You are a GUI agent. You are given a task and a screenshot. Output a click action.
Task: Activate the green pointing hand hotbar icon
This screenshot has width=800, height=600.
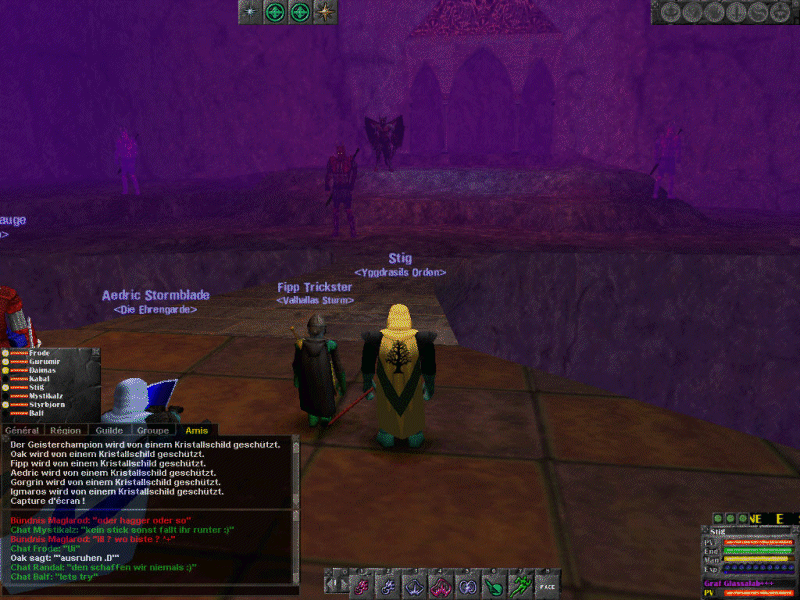pos(493,585)
